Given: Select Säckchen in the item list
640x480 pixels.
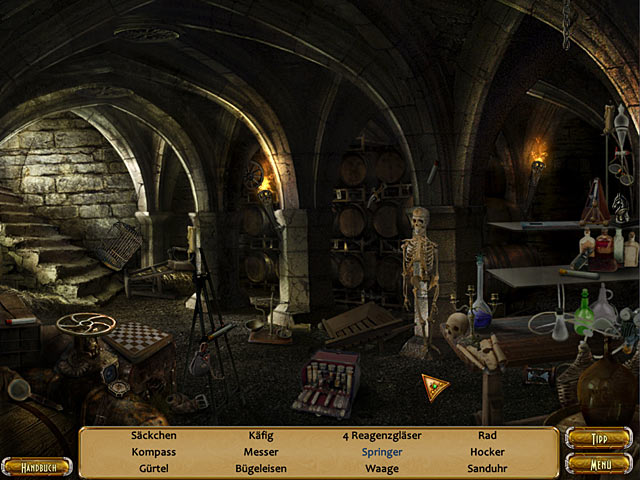Looking at the screenshot, I should 153,436.
